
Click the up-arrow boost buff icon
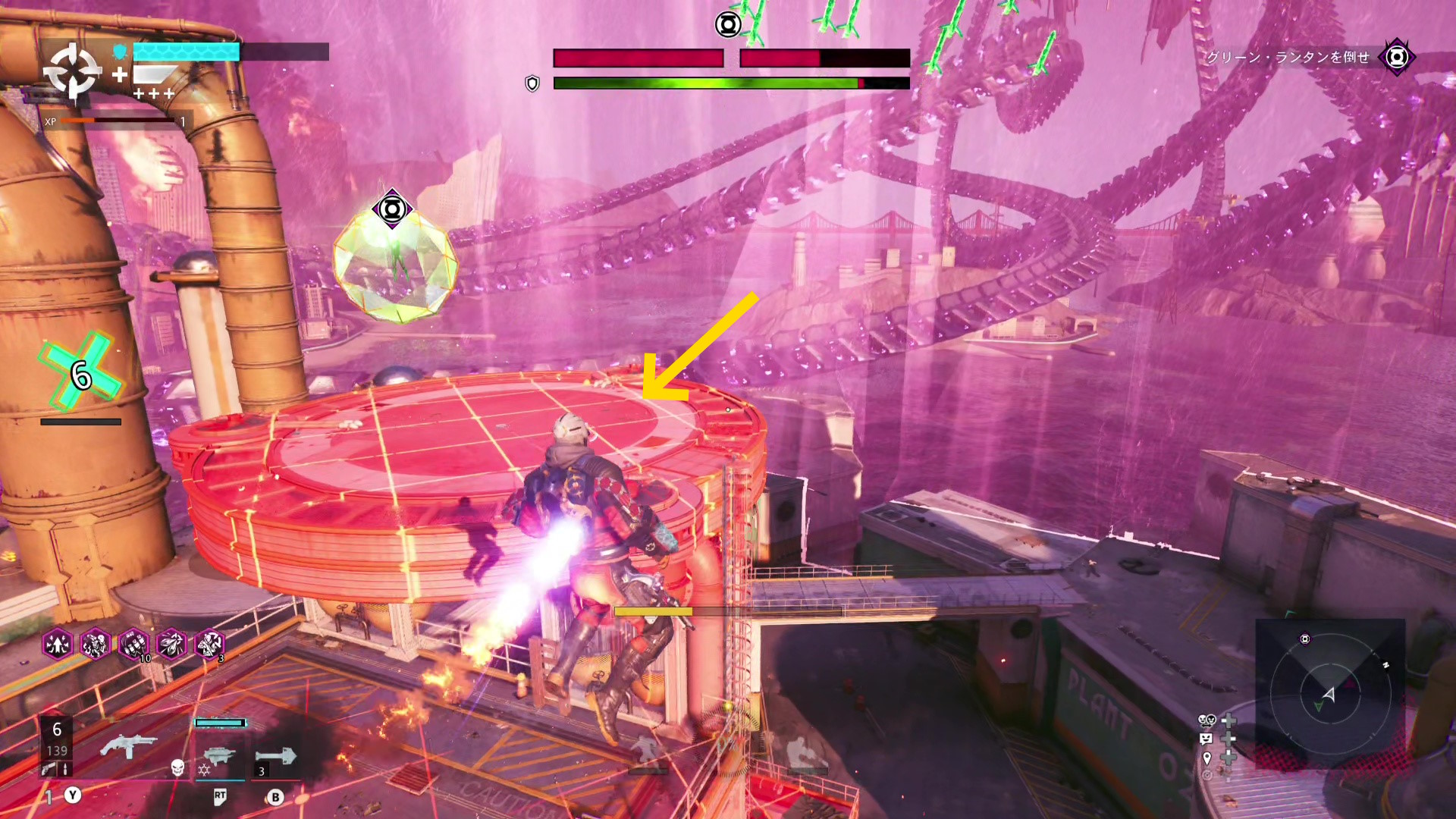58,645
